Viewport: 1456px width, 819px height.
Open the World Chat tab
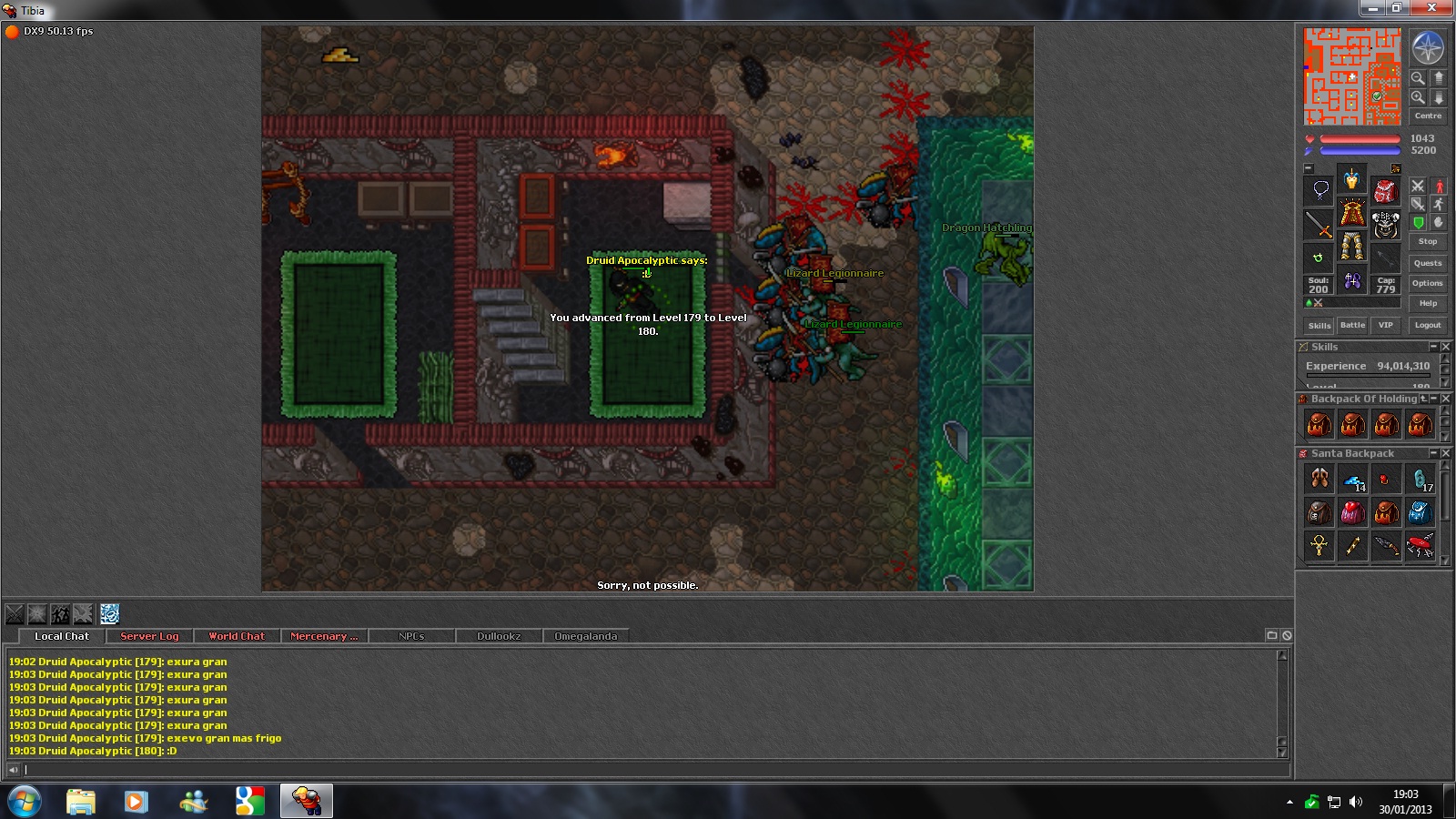click(237, 636)
